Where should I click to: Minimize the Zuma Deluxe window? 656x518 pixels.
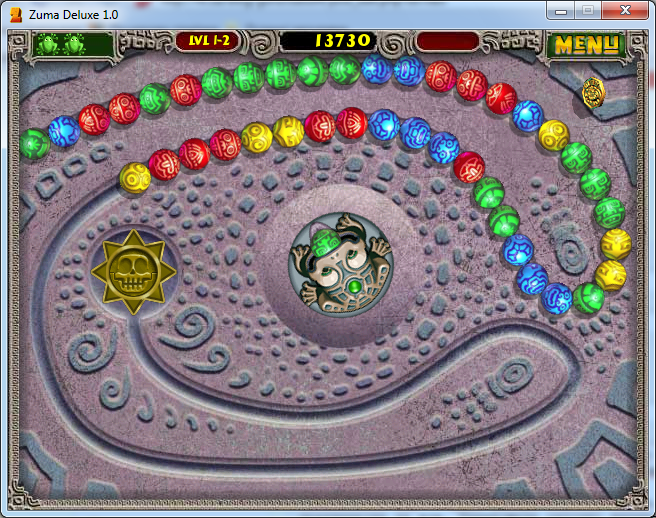pyautogui.click(x=562, y=10)
